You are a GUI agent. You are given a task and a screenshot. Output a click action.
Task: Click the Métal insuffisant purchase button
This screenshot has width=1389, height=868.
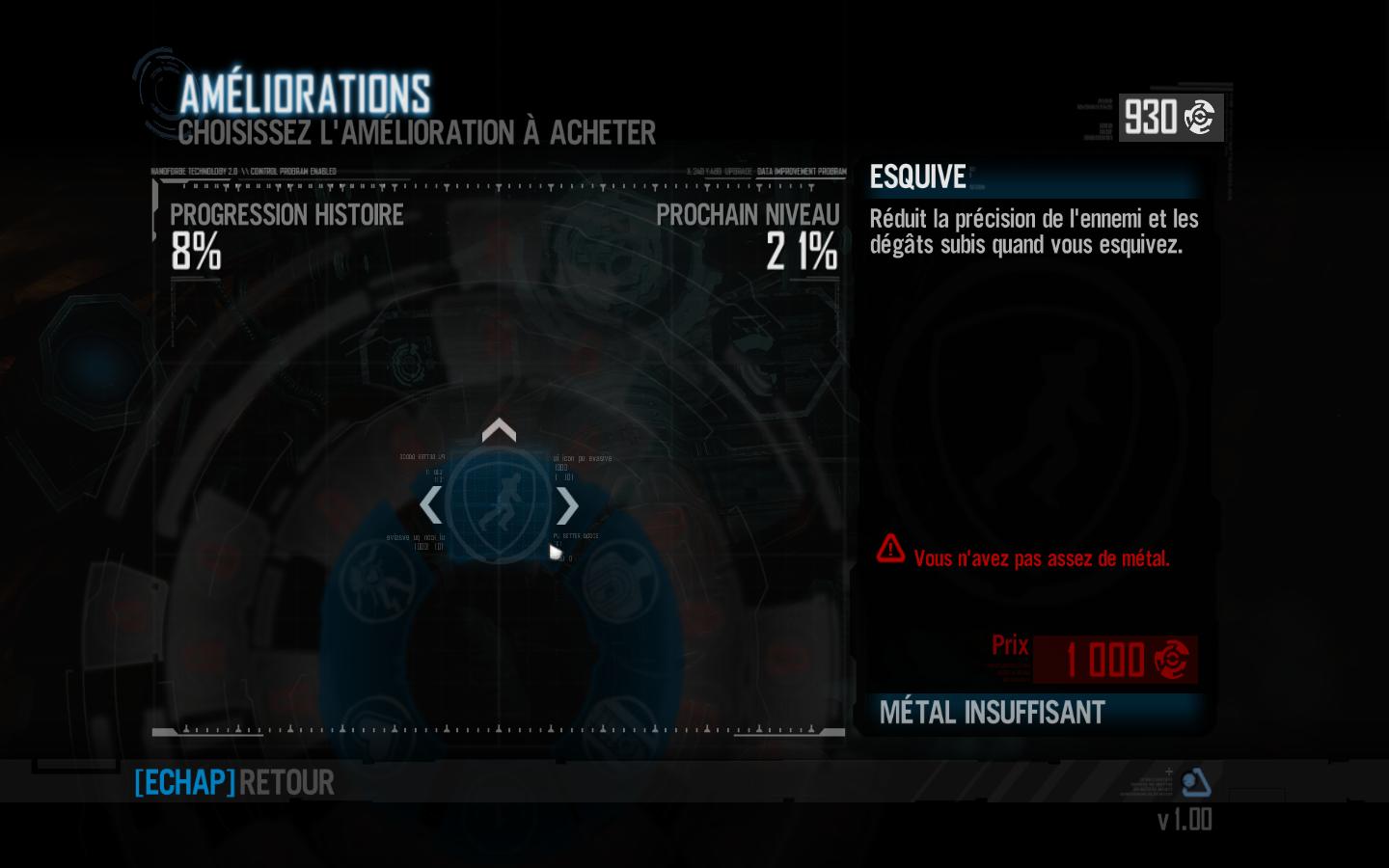click(x=1034, y=713)
